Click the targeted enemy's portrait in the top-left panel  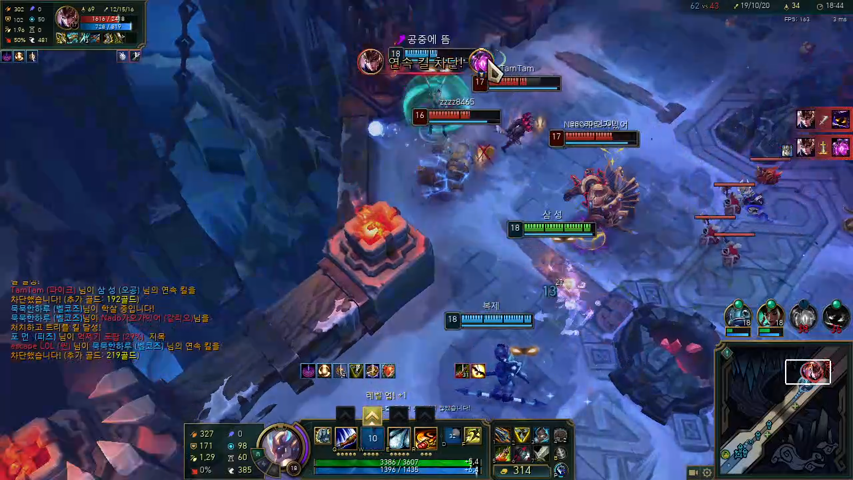point(68,17)
